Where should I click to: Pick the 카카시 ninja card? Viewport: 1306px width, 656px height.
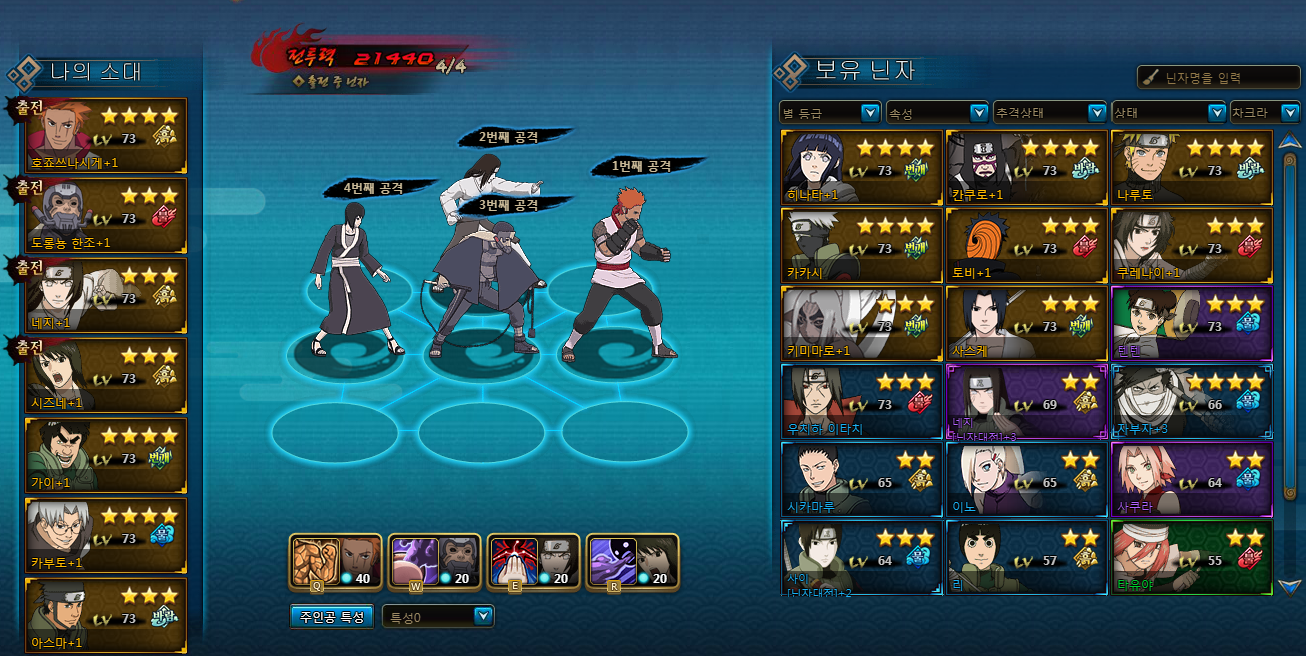(x=862, y=244)
